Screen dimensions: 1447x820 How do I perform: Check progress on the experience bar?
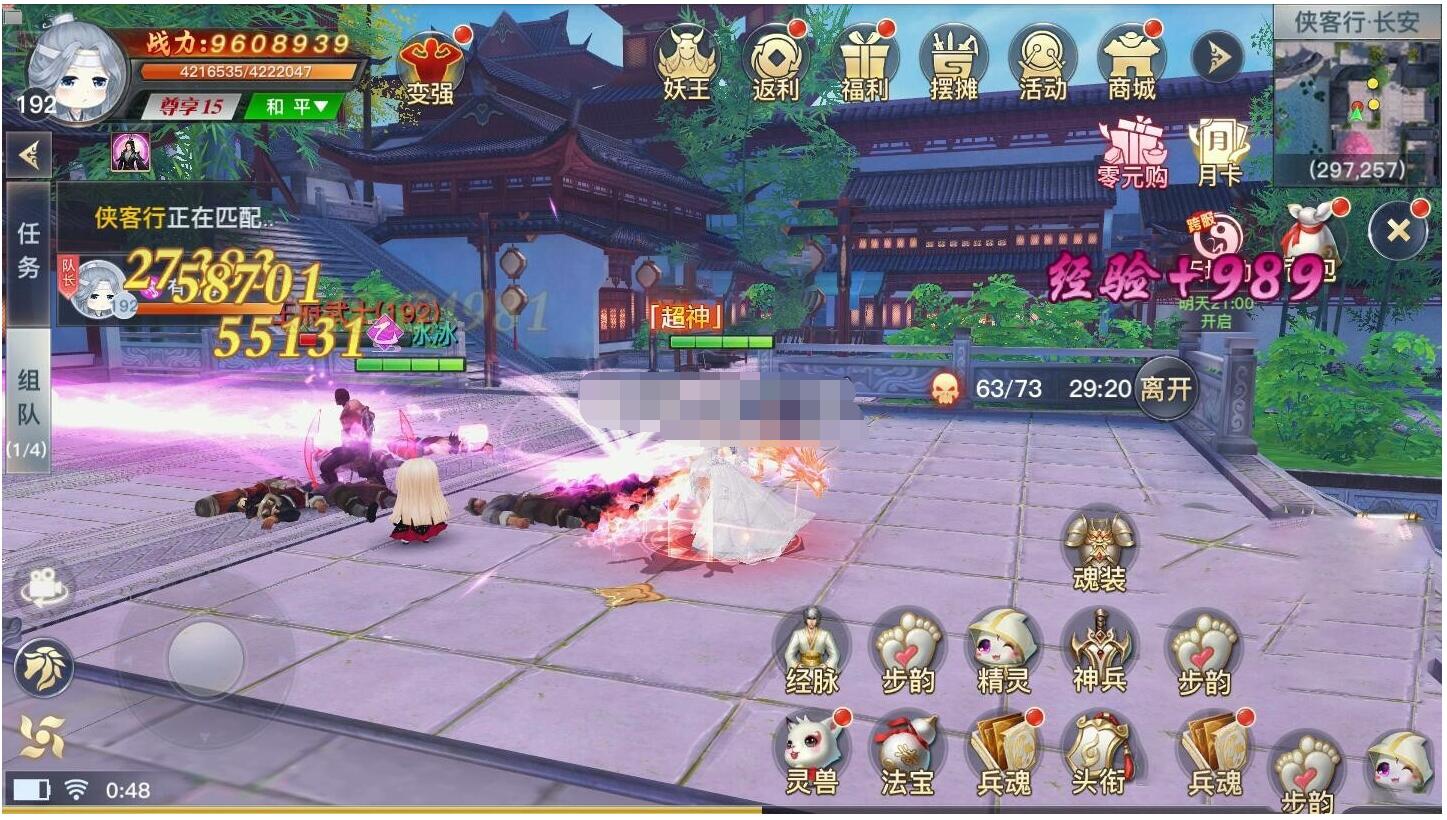point(250,71)
